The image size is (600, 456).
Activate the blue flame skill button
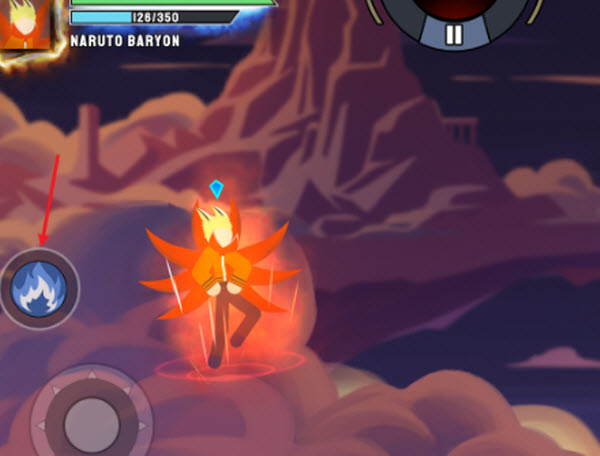[39, 288]
